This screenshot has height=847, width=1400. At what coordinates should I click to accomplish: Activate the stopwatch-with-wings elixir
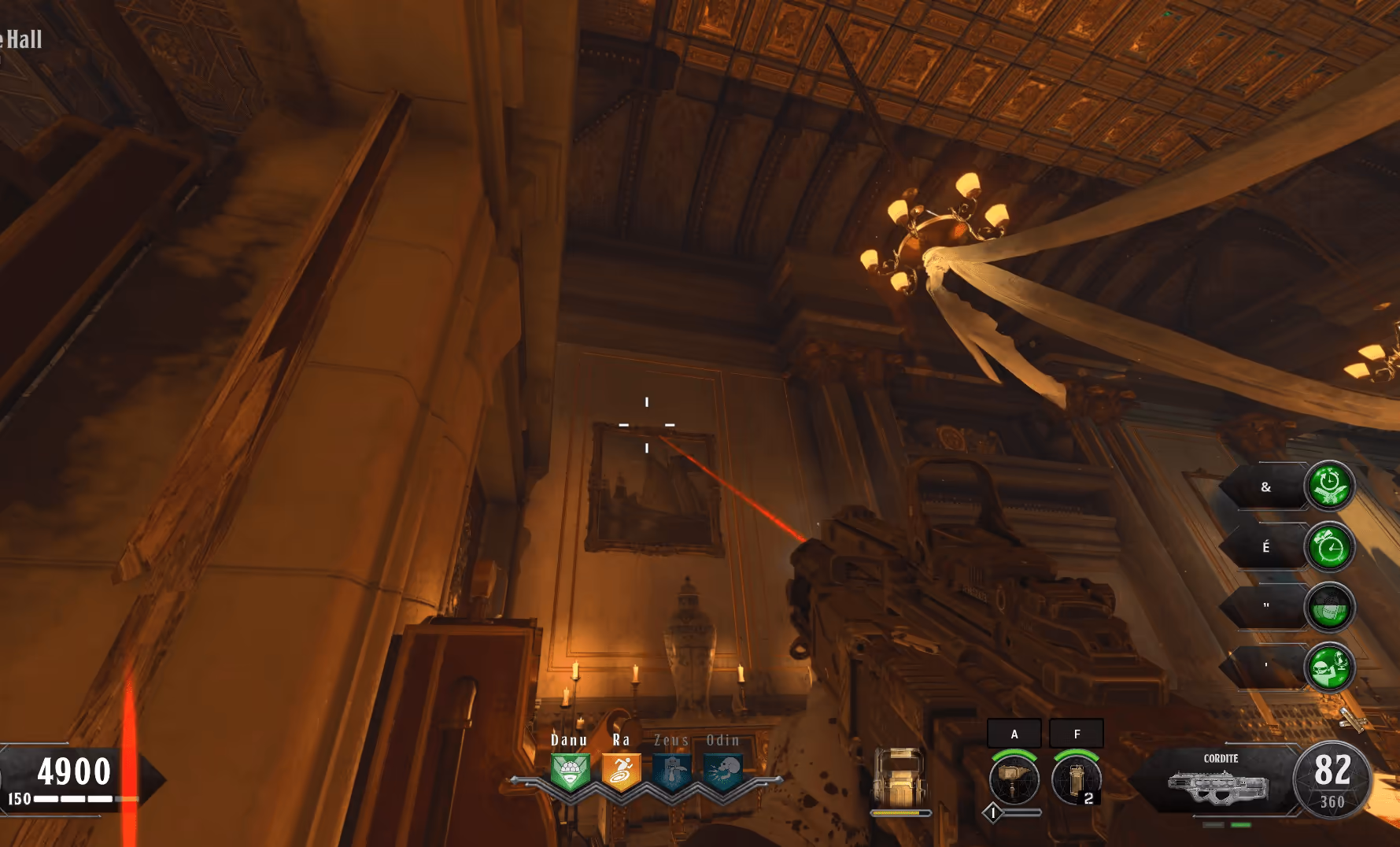pyautogui.click(x=1329, y=486)
